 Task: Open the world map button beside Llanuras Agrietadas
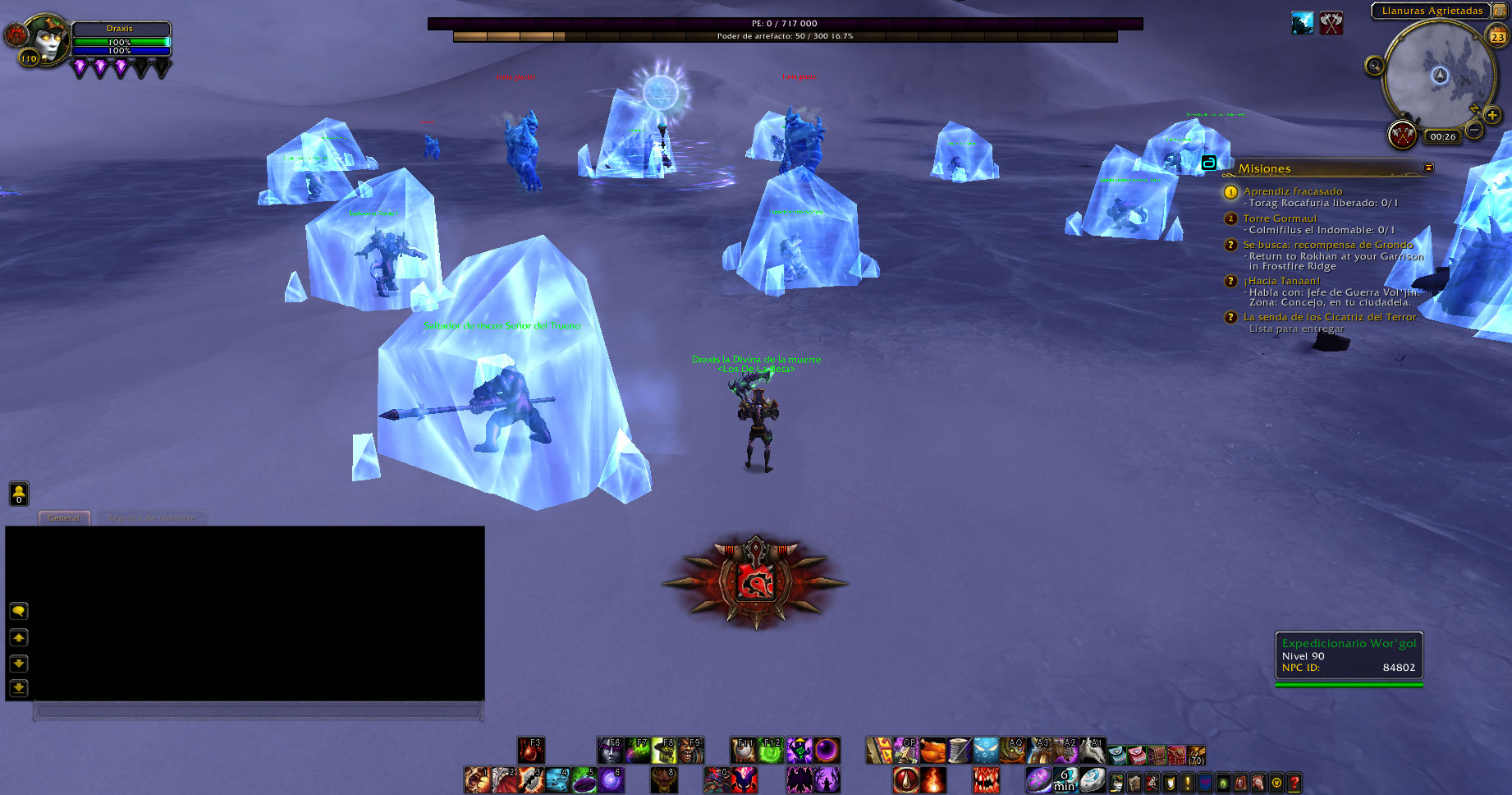pos(1500,11)
